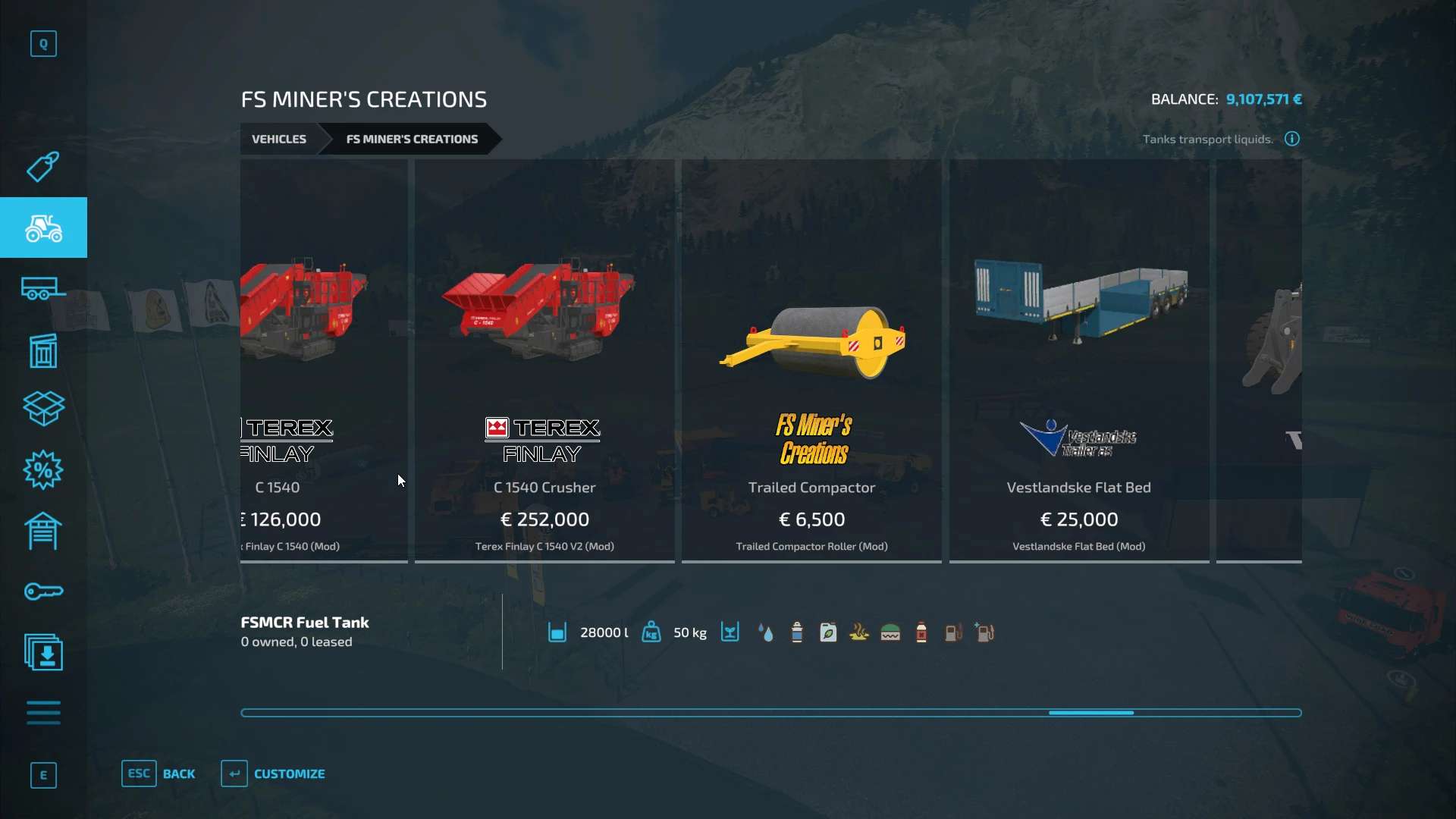This screenshot has height=819, width=1456.
Task: Open the trailer tools category
Action: pos(43,289)
